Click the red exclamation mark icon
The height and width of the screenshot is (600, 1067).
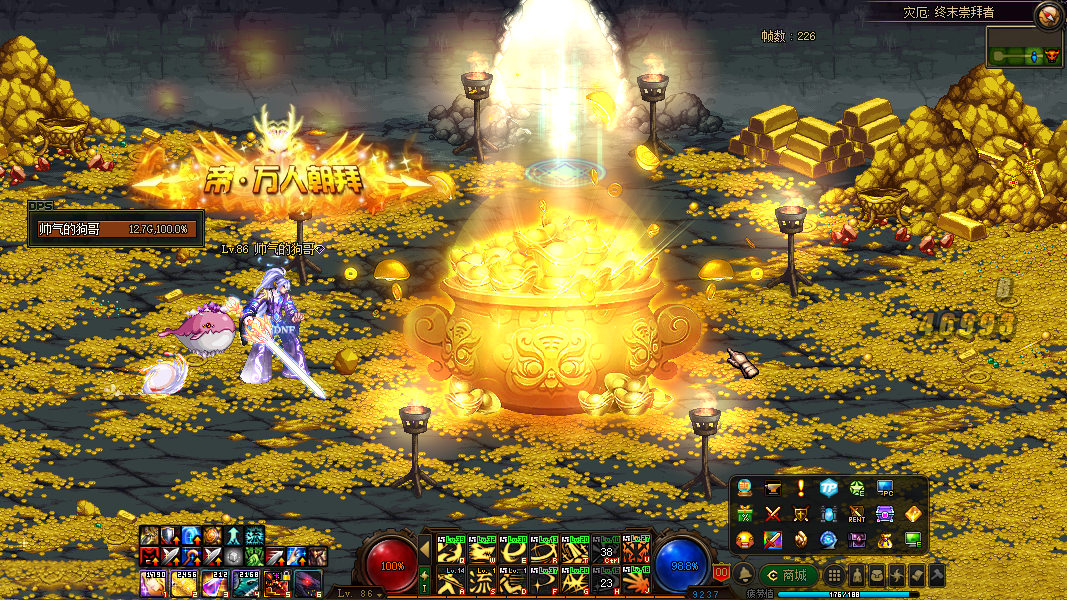pos(801,488)
